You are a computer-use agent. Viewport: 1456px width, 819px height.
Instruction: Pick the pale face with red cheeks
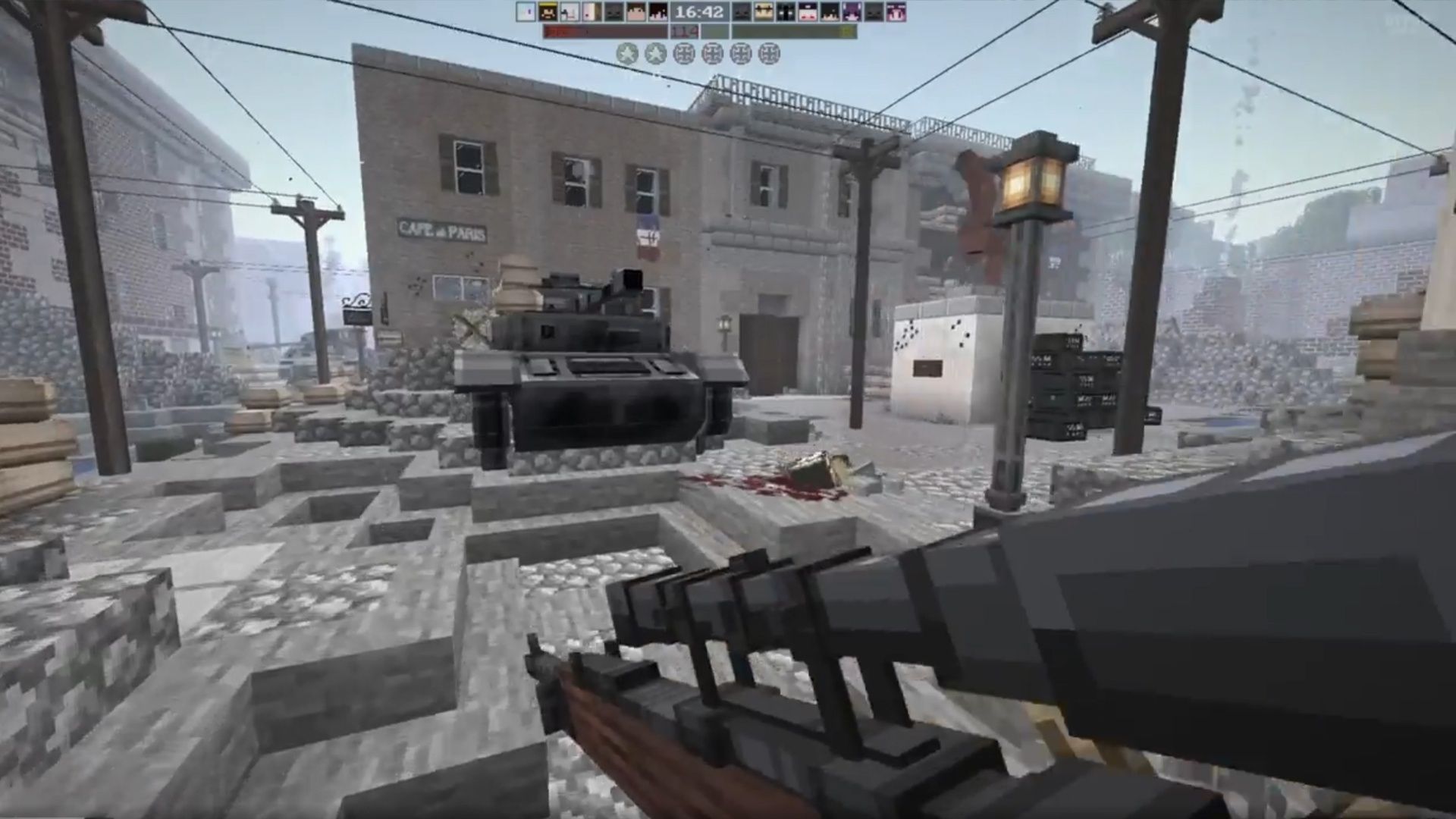[x=808, y=11]
